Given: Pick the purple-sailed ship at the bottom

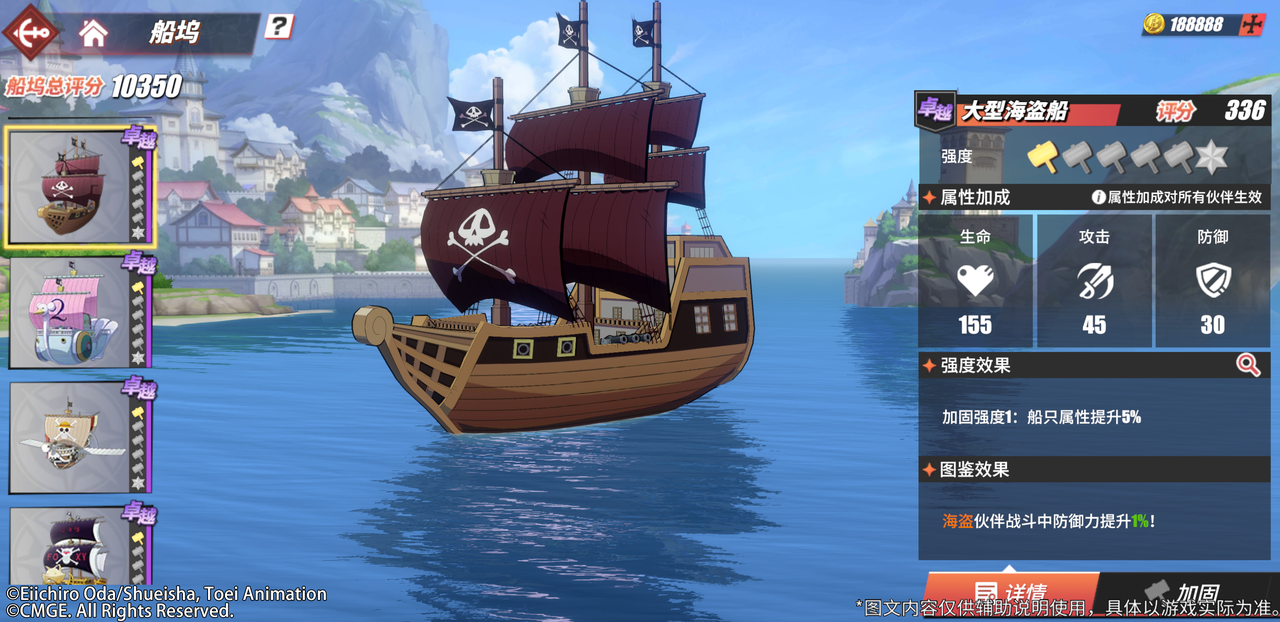Looking at the screenshot, I should tap(72, 548).
